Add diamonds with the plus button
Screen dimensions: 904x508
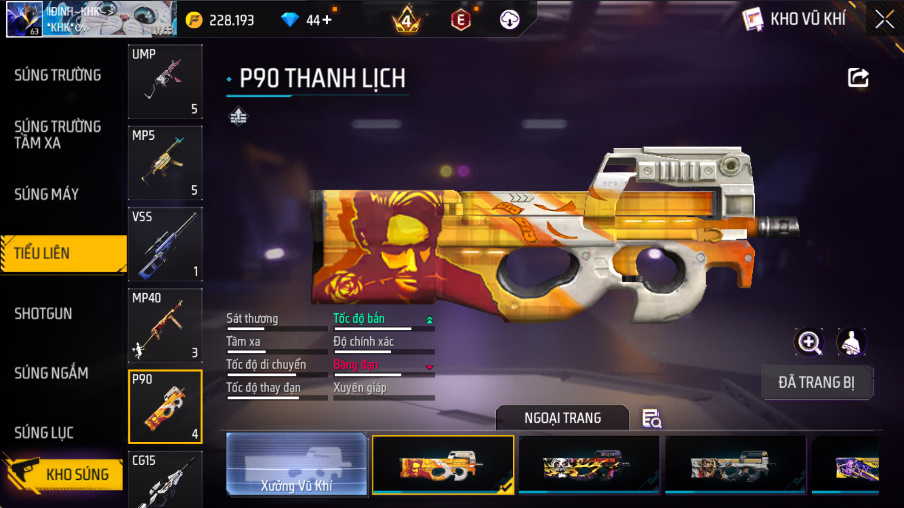(327, 20)
